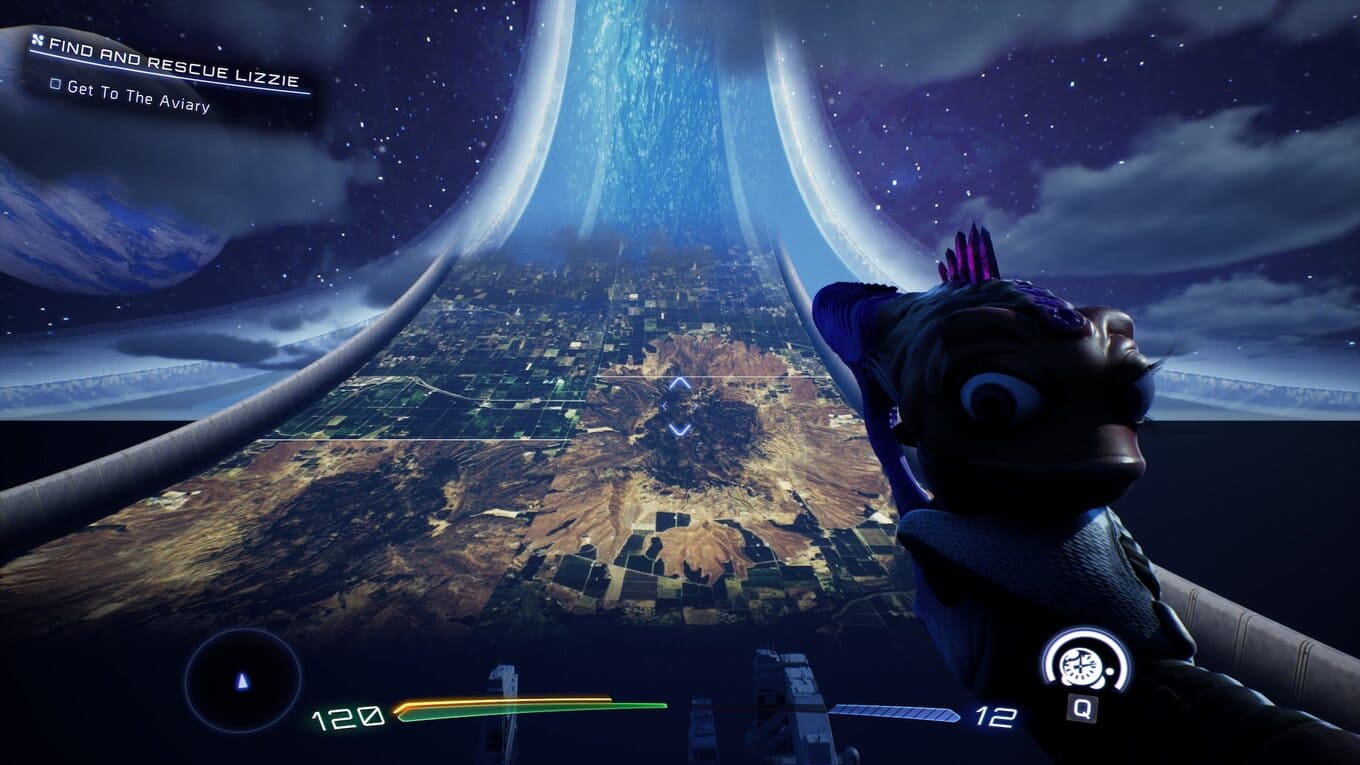Select the Get To The Aviary objective
Viewport: 1360px width, 765px height.
tap(138, 96)
